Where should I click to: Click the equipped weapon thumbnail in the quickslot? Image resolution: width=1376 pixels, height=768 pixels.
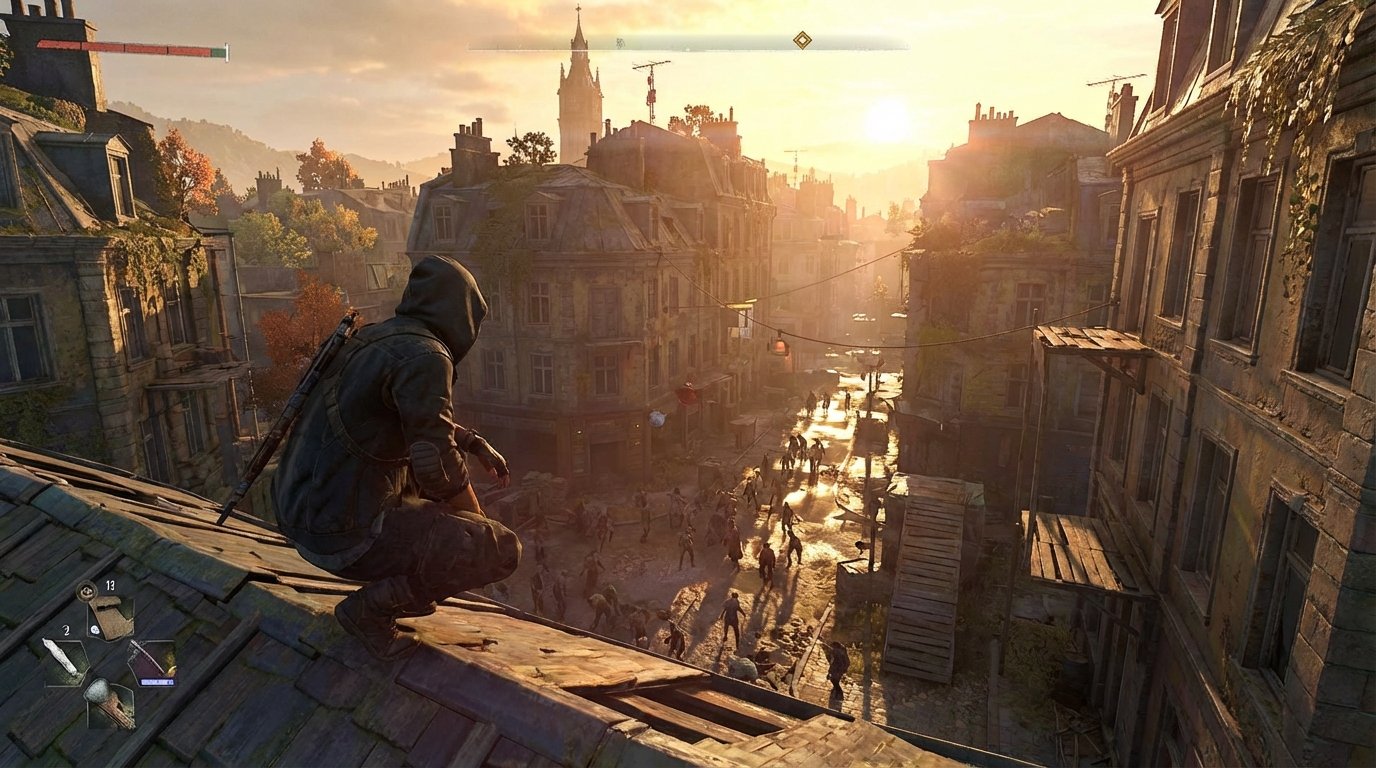pos(152,658)
